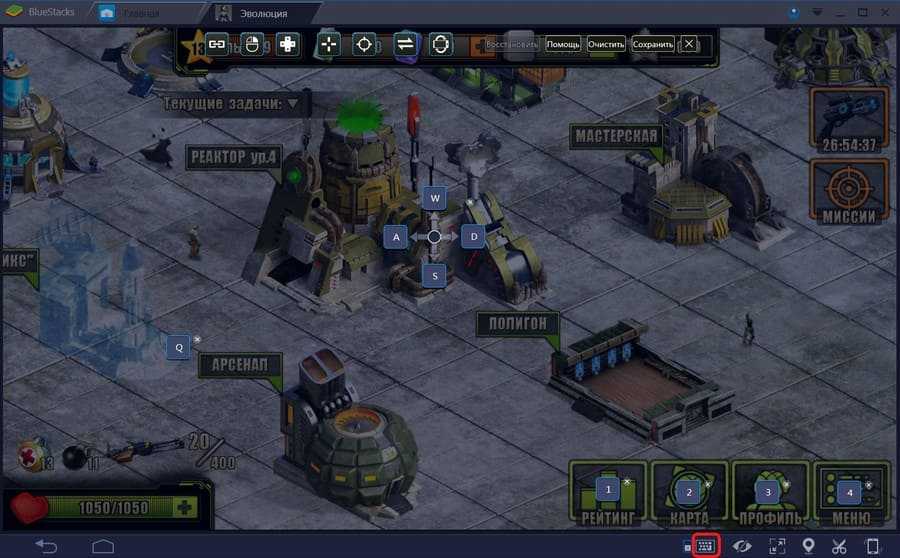The height and width of the screenshot is (558, 900).
Task: Choose the D-pad control tool
Action: [x=287, y=44]
